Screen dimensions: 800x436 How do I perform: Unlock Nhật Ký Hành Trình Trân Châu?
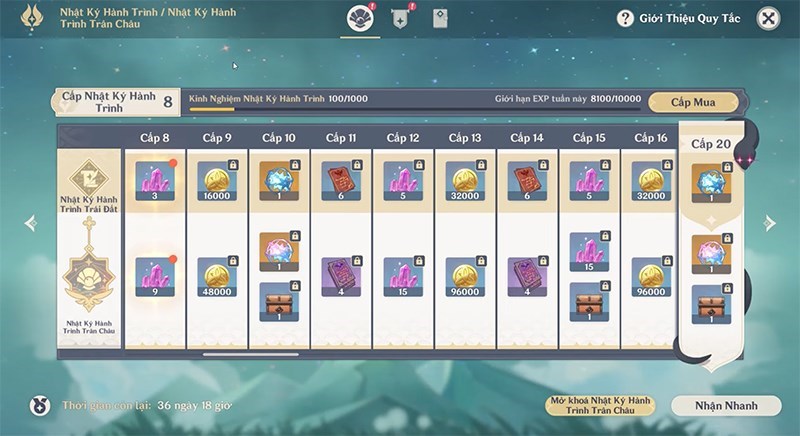pos(599,405)
